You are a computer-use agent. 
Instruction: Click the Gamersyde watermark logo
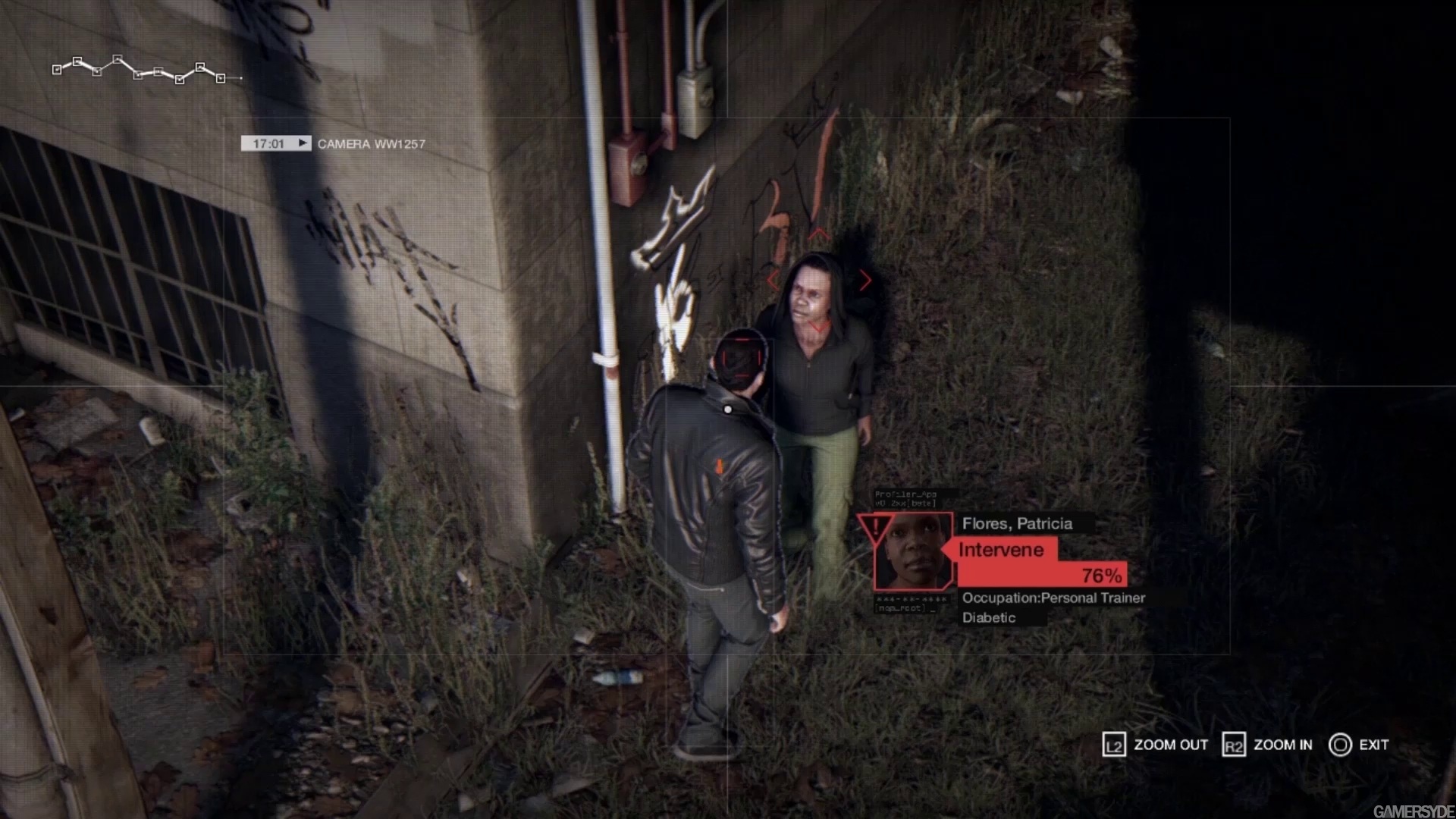point(1413,811)
